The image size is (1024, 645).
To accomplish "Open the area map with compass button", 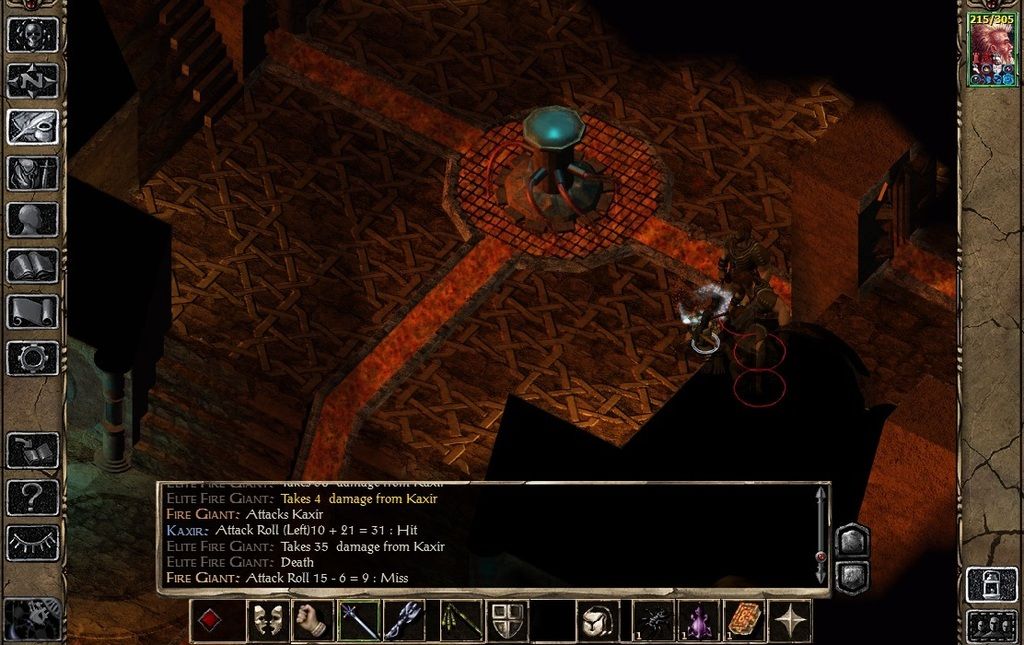I will (33, 81).
